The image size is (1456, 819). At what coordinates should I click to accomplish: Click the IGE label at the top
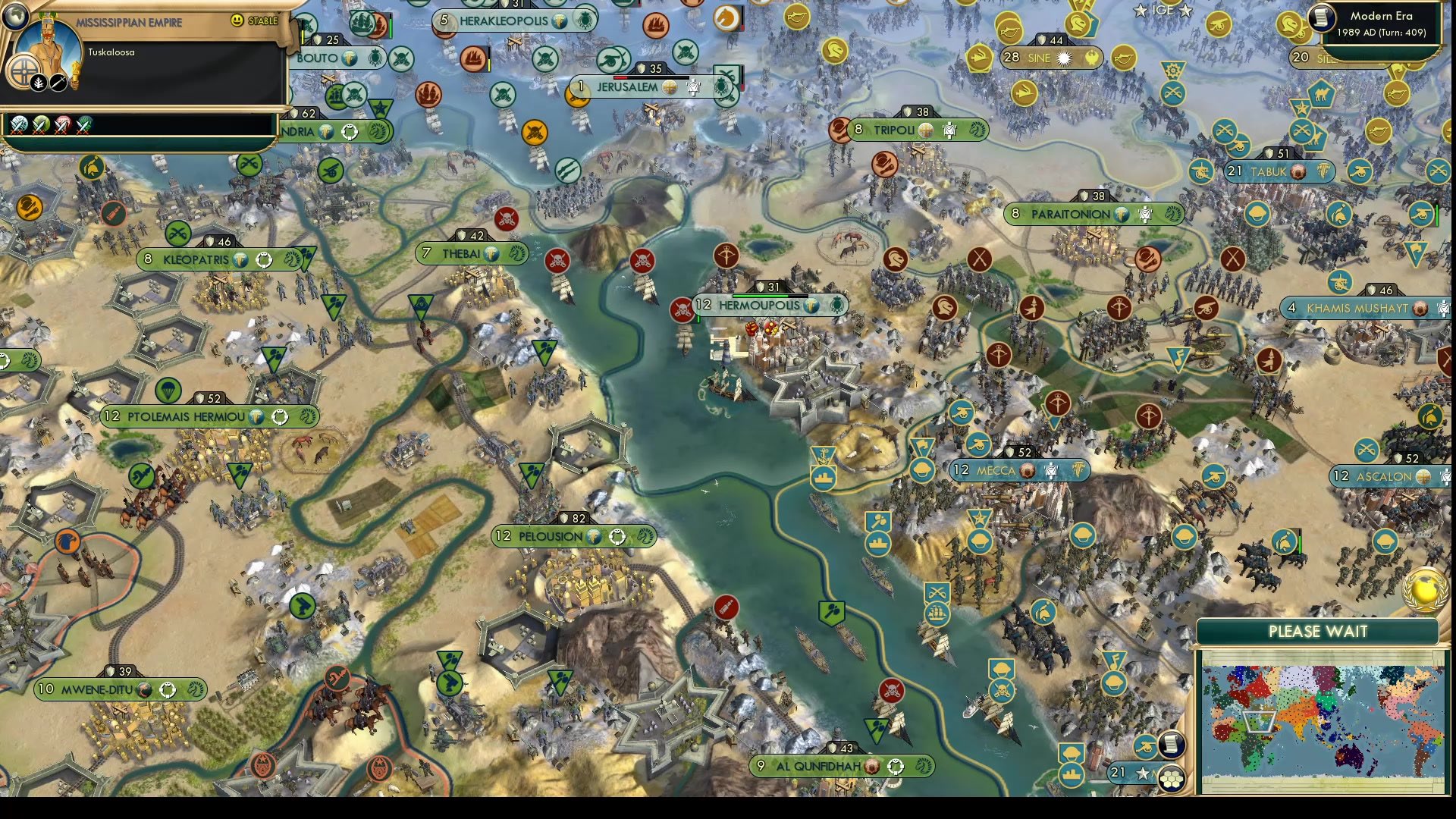pyautogui.click(x=1162, y=11)
